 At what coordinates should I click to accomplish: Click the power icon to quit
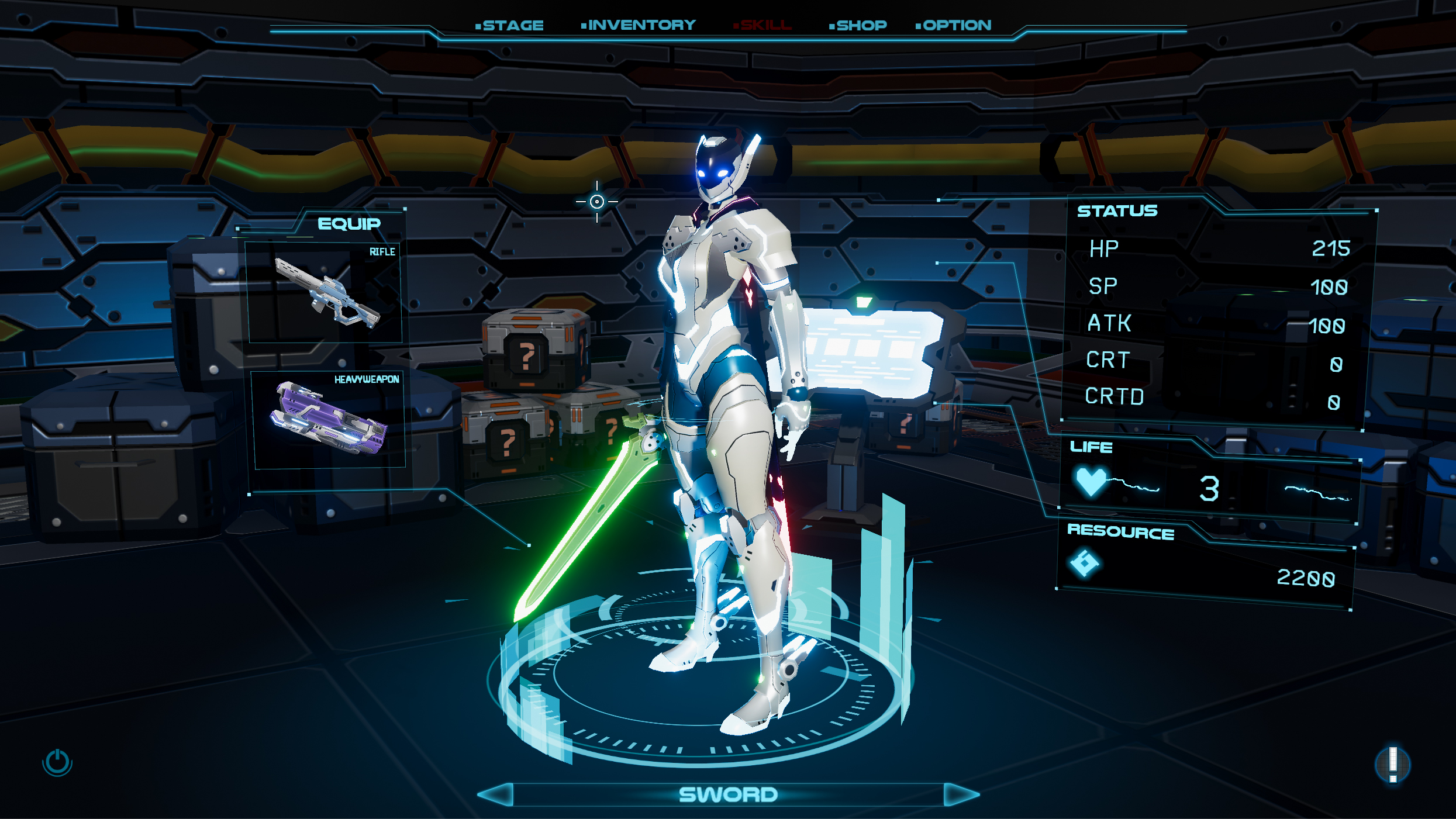57,762
